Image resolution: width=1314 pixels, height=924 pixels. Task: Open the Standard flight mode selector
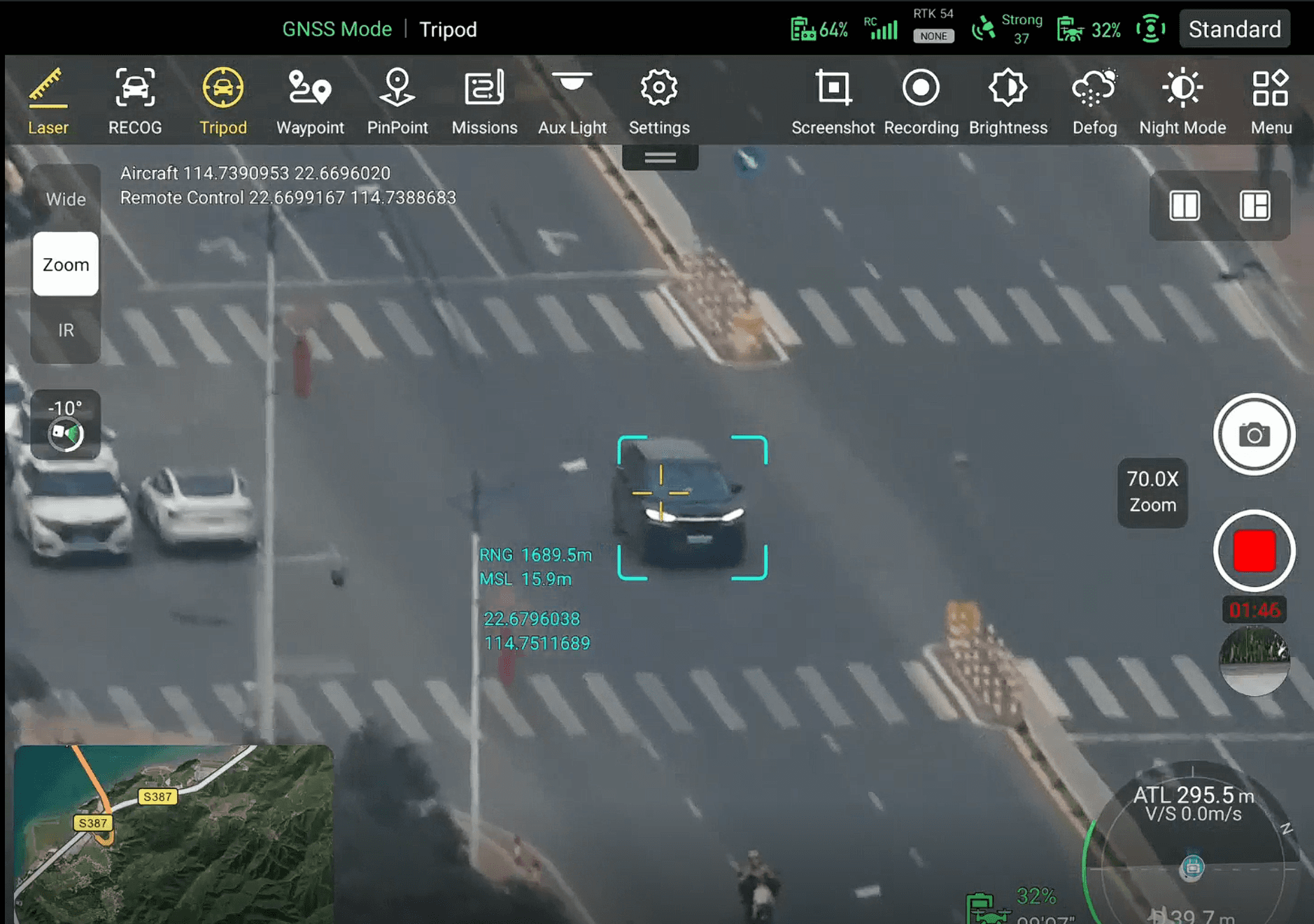click(1234, 29)
